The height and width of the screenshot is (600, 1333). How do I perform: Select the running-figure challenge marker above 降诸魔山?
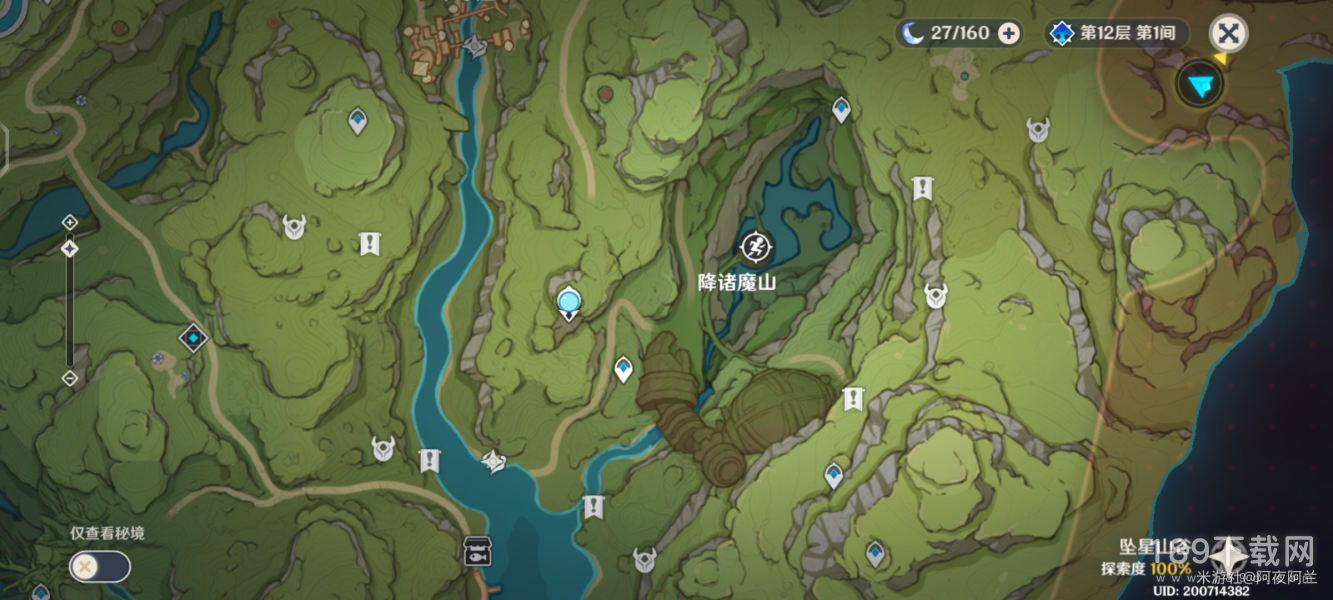754,245
